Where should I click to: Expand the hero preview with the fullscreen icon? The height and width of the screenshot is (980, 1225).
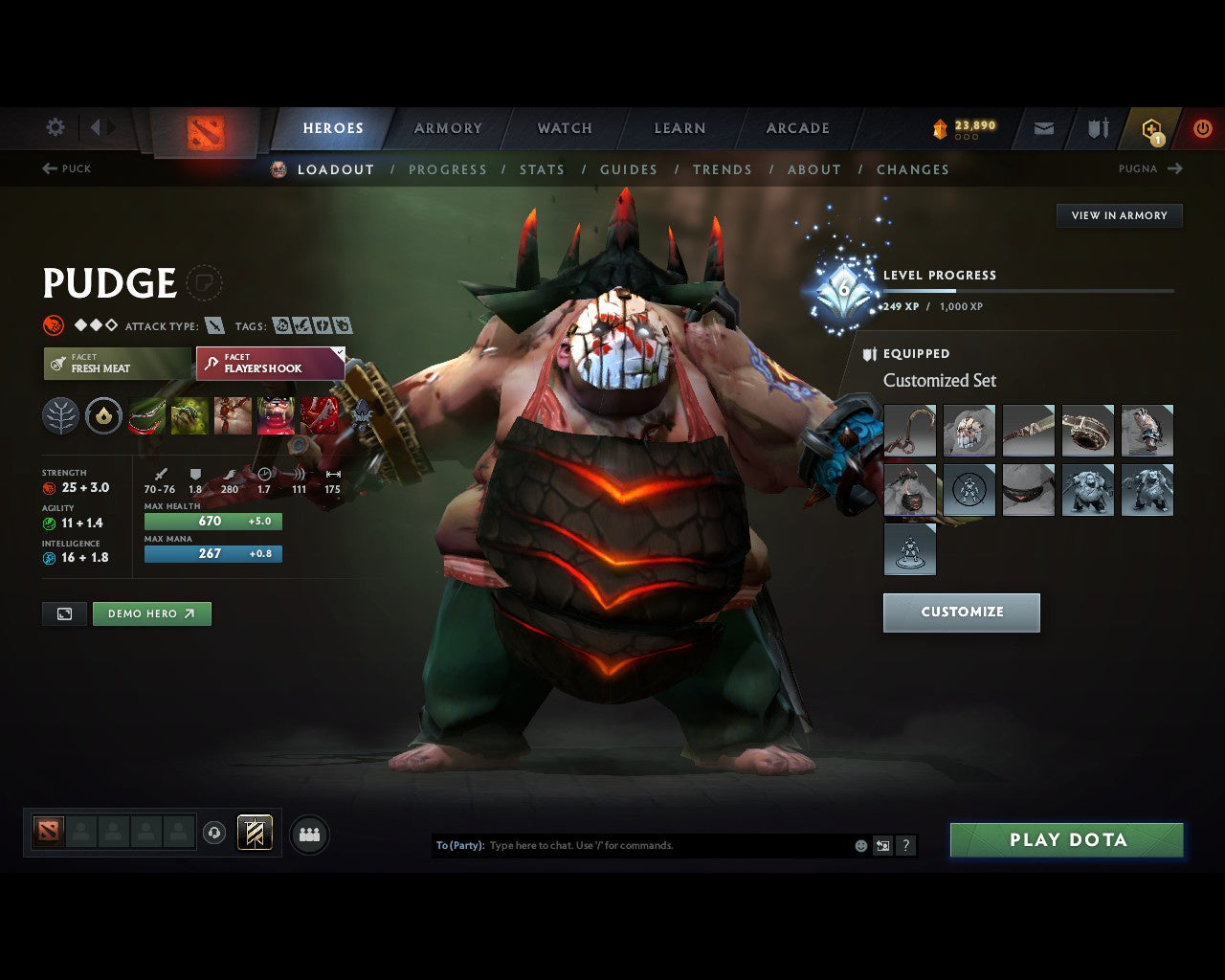[x=63, y=613]
